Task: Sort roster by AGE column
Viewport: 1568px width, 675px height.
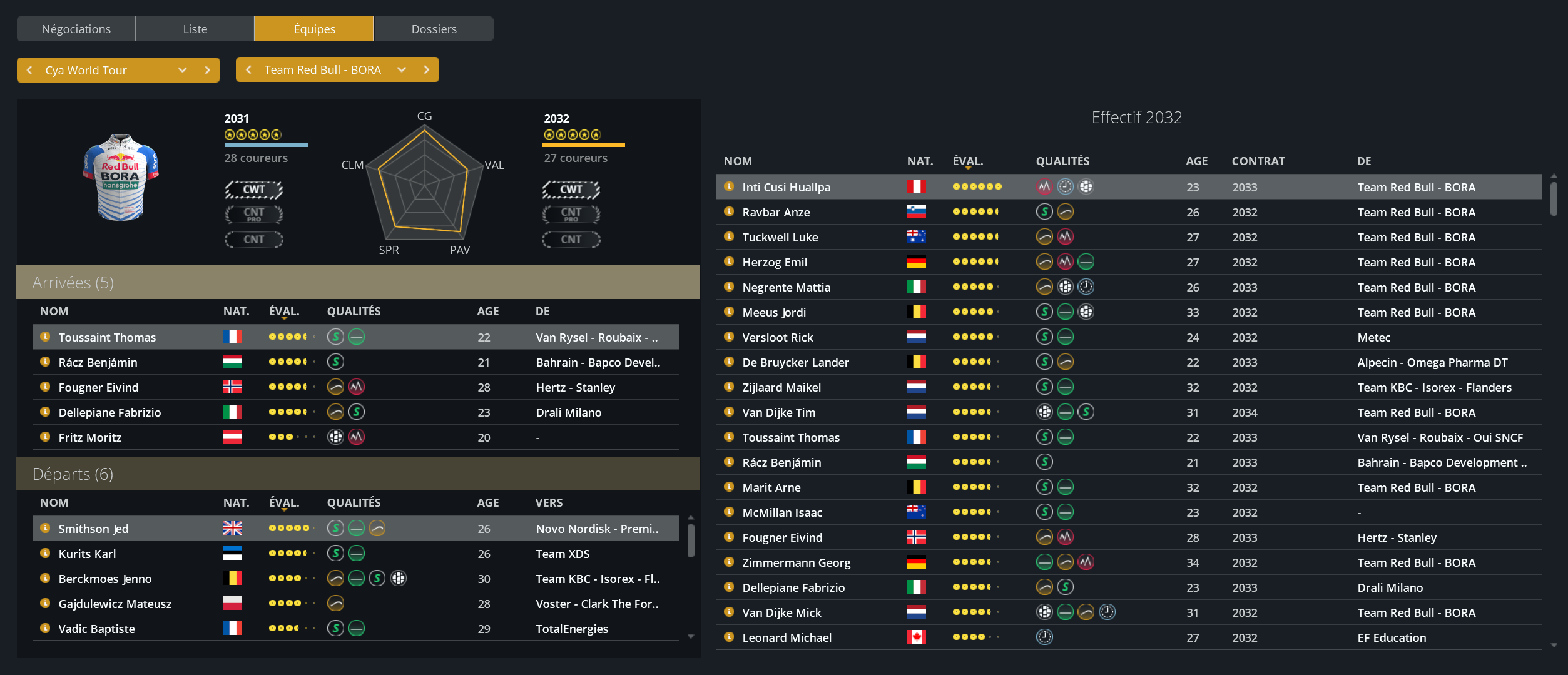Action: (x=1196, y=161)
